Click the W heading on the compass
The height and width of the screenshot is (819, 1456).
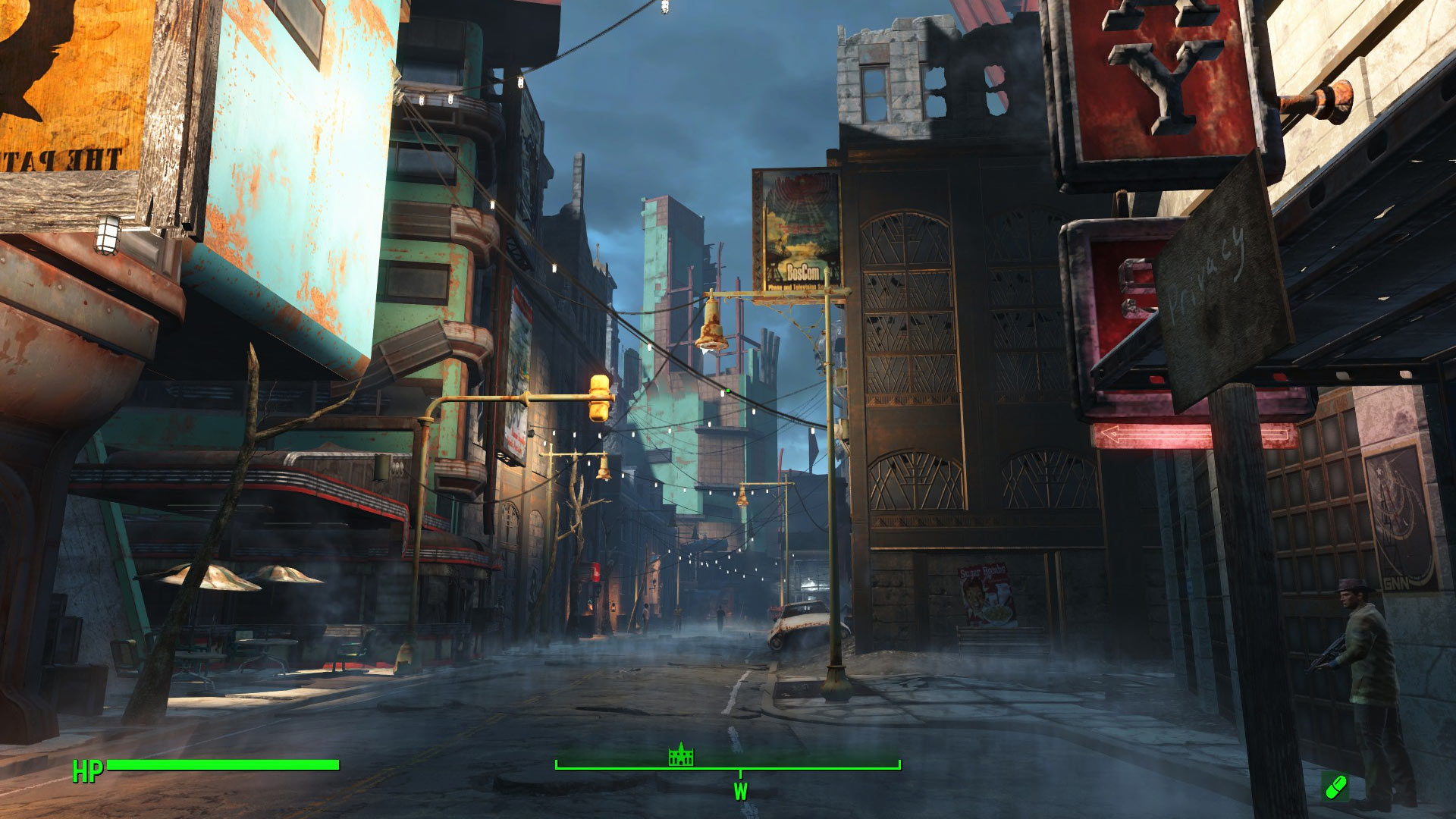click(x=740, y=792)
